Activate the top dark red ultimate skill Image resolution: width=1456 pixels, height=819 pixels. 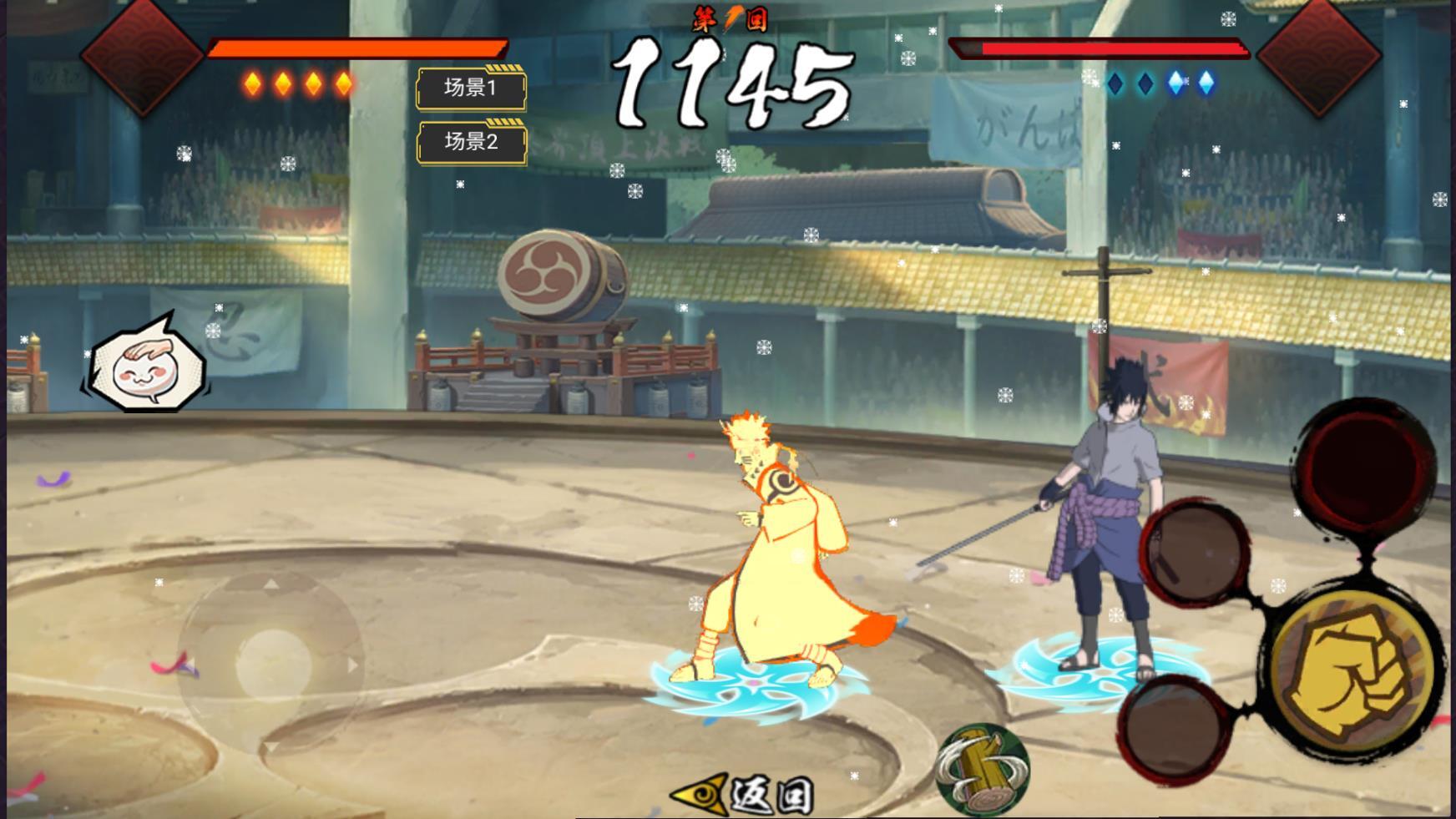1366,463
